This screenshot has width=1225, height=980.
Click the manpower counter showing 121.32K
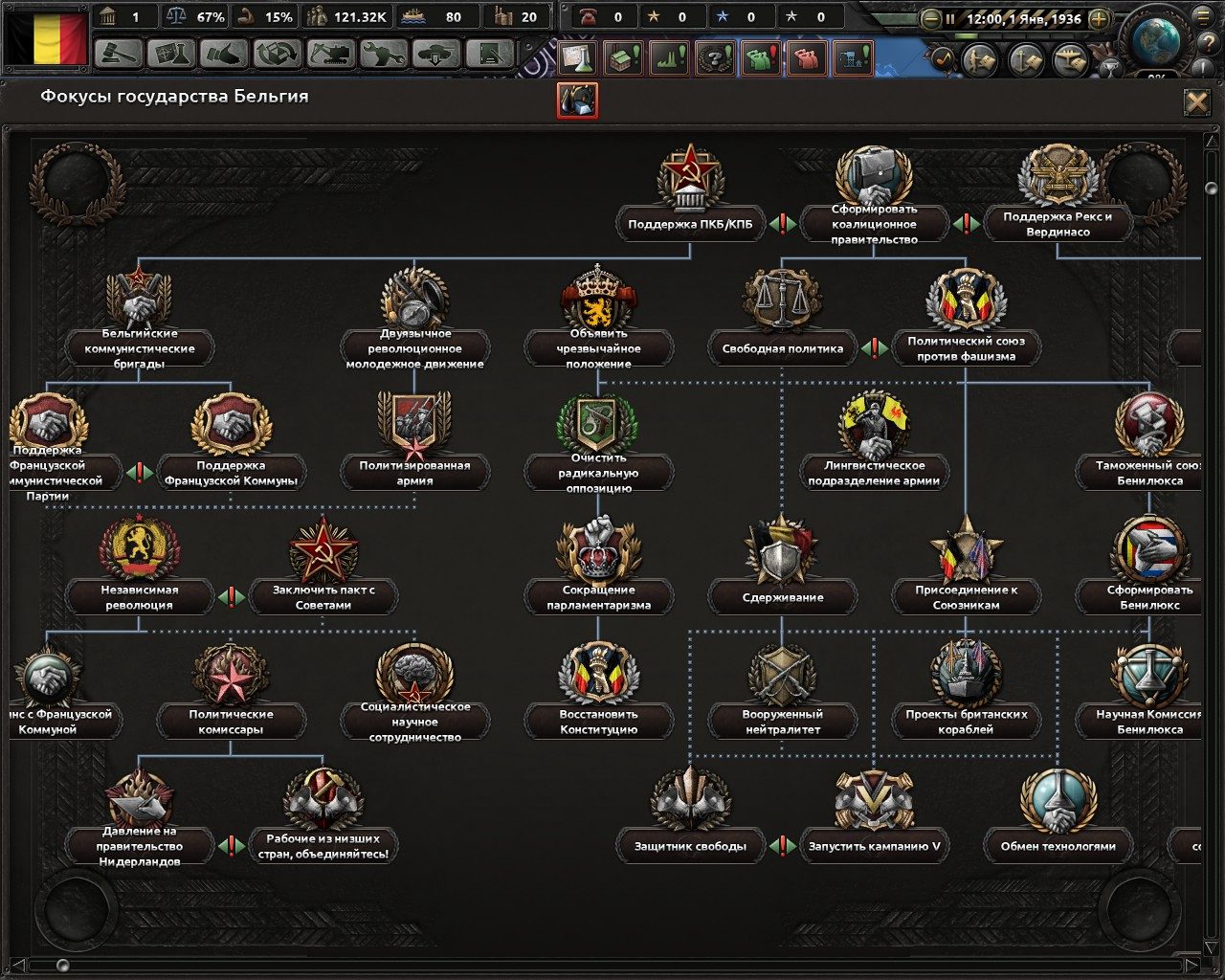coord(345,16)
